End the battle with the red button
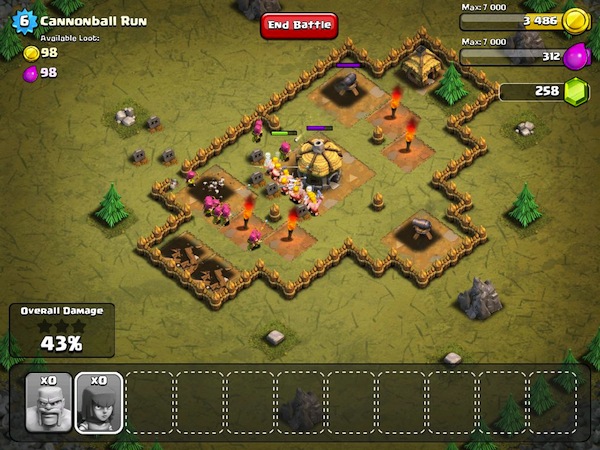The height and width of the screenshot is (450, 600). pos(299,26)
